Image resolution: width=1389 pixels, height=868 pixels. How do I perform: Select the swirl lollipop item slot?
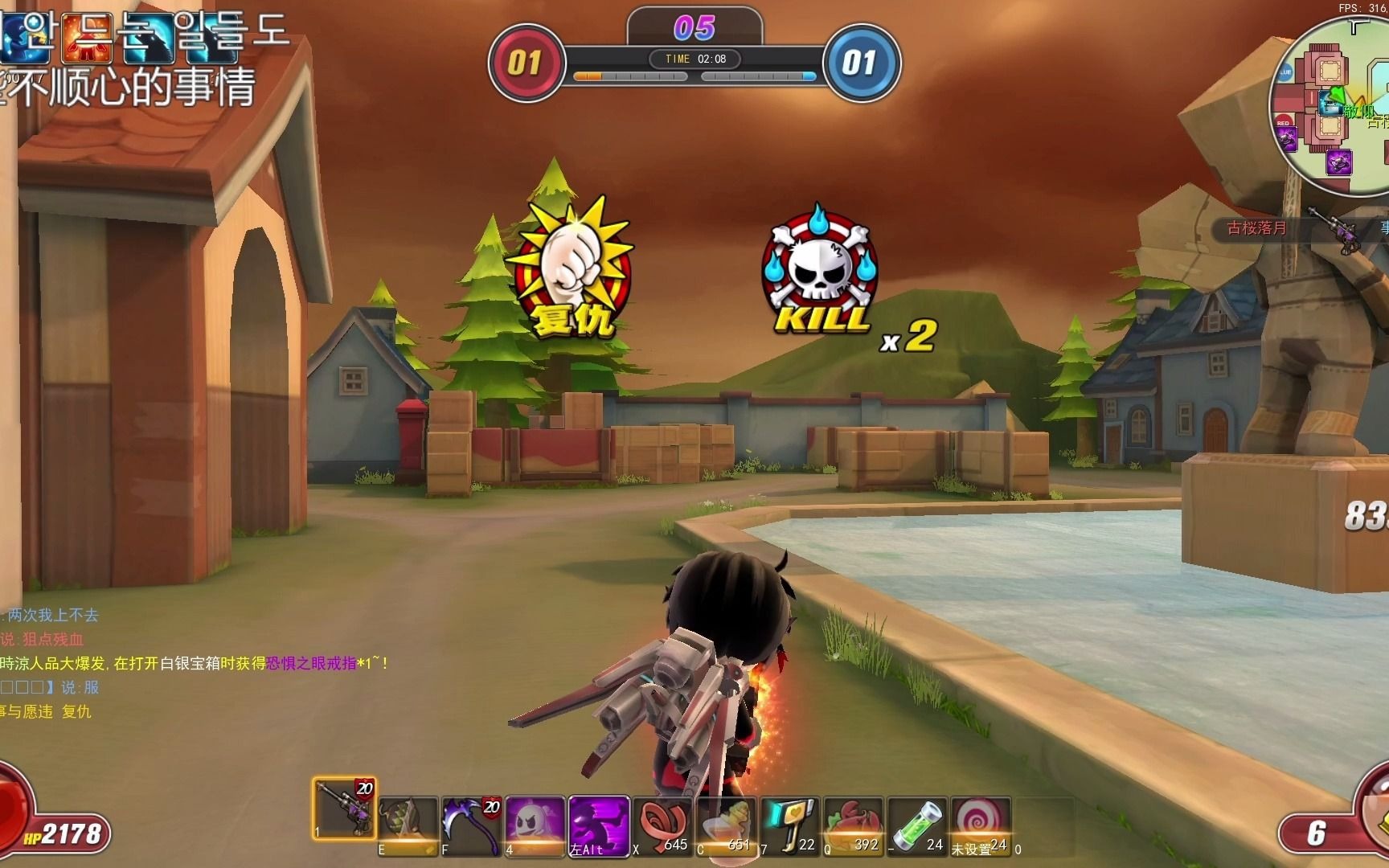pyautogui.click(x=979, y=825)
